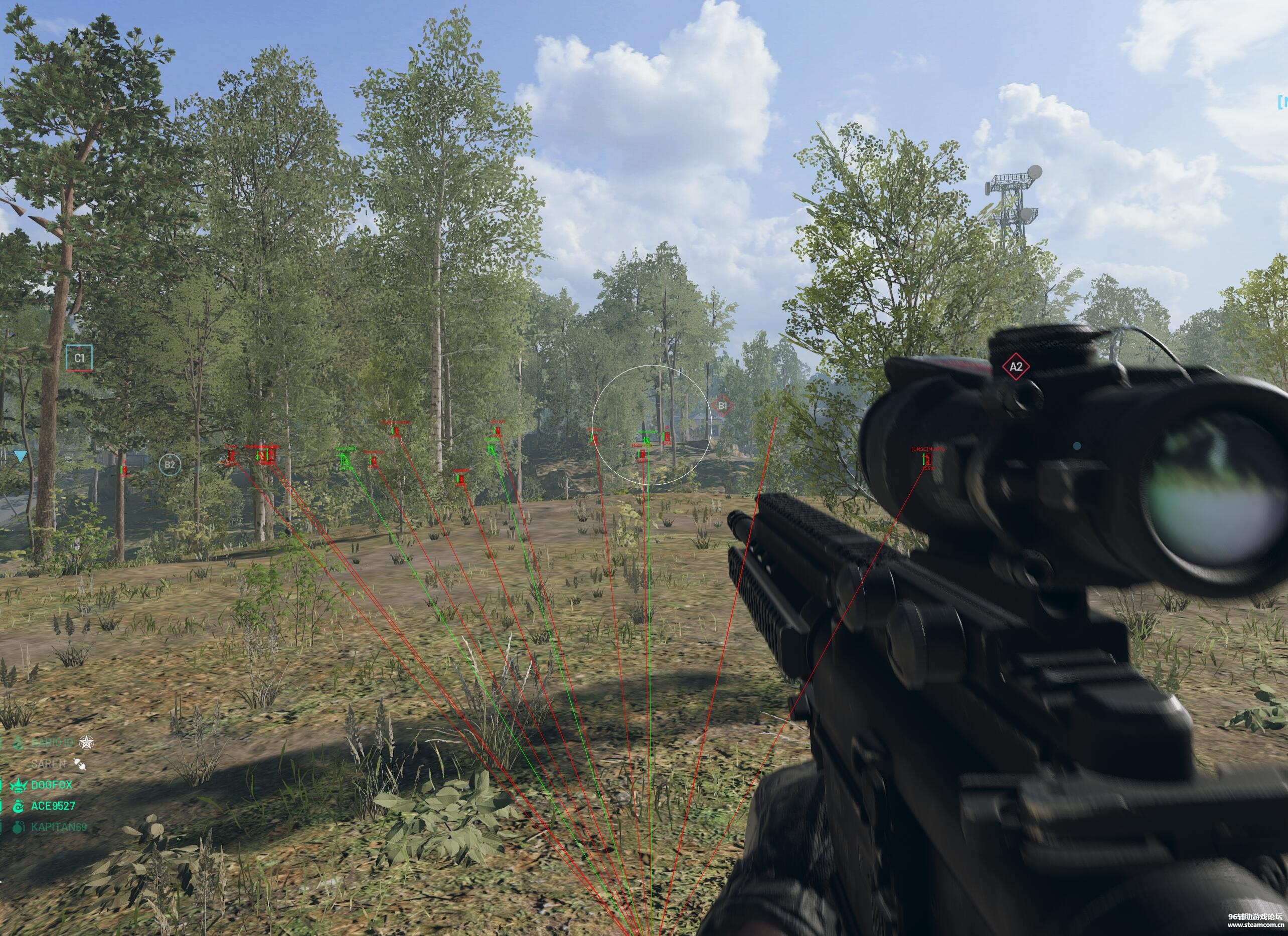Select the B1 objective diamond marker
1288x936 pixels.
click(722, 406)
